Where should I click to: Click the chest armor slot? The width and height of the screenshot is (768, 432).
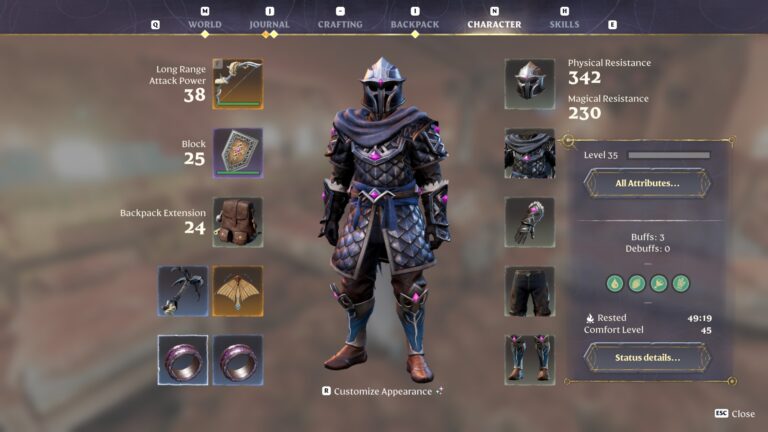coord(530,153)
